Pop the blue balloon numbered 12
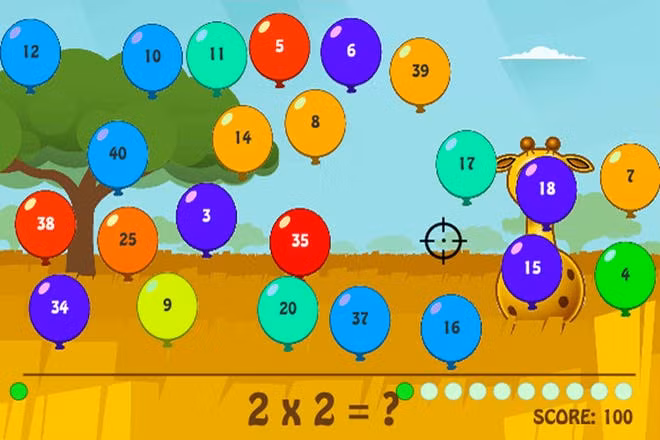 [x=30, y=52]
